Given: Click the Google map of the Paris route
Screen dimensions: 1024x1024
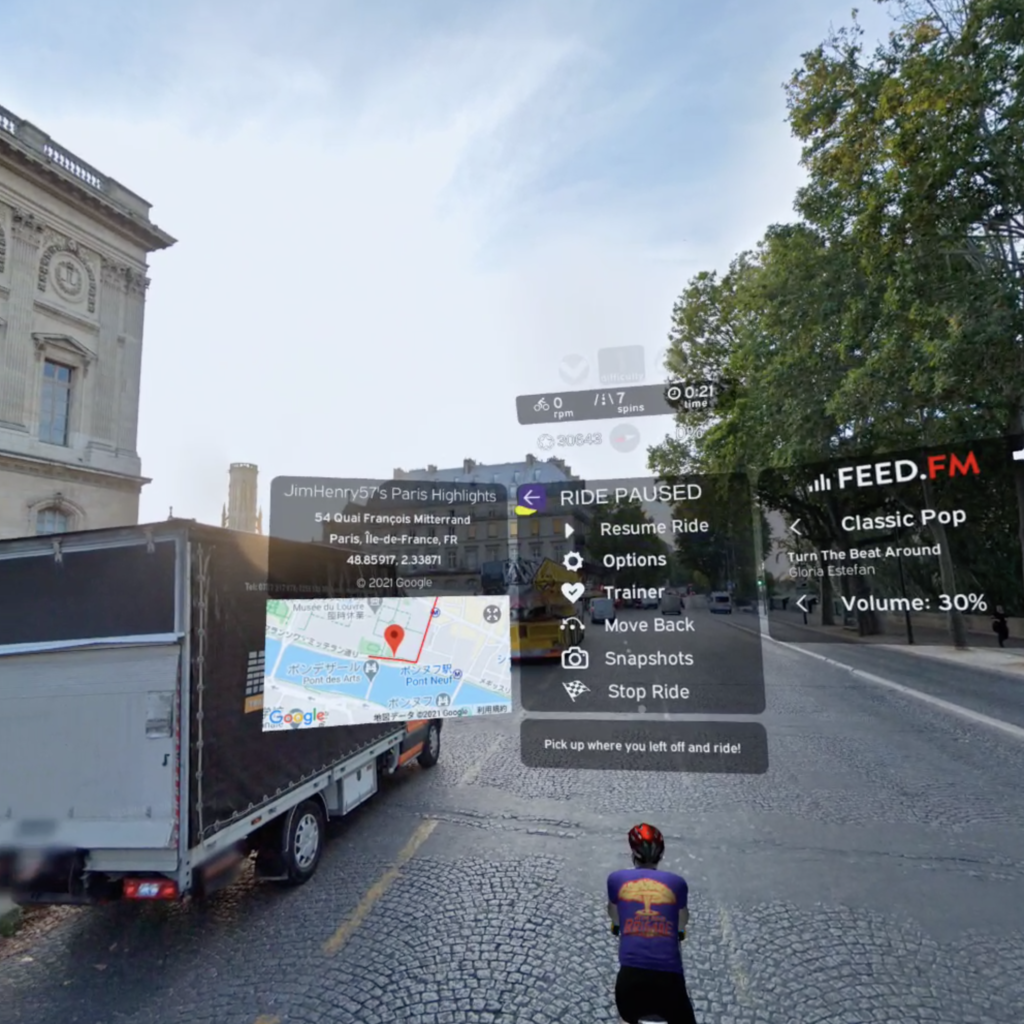Looking at the screenshot, I should pyautogui.click(x=386, y=662).
